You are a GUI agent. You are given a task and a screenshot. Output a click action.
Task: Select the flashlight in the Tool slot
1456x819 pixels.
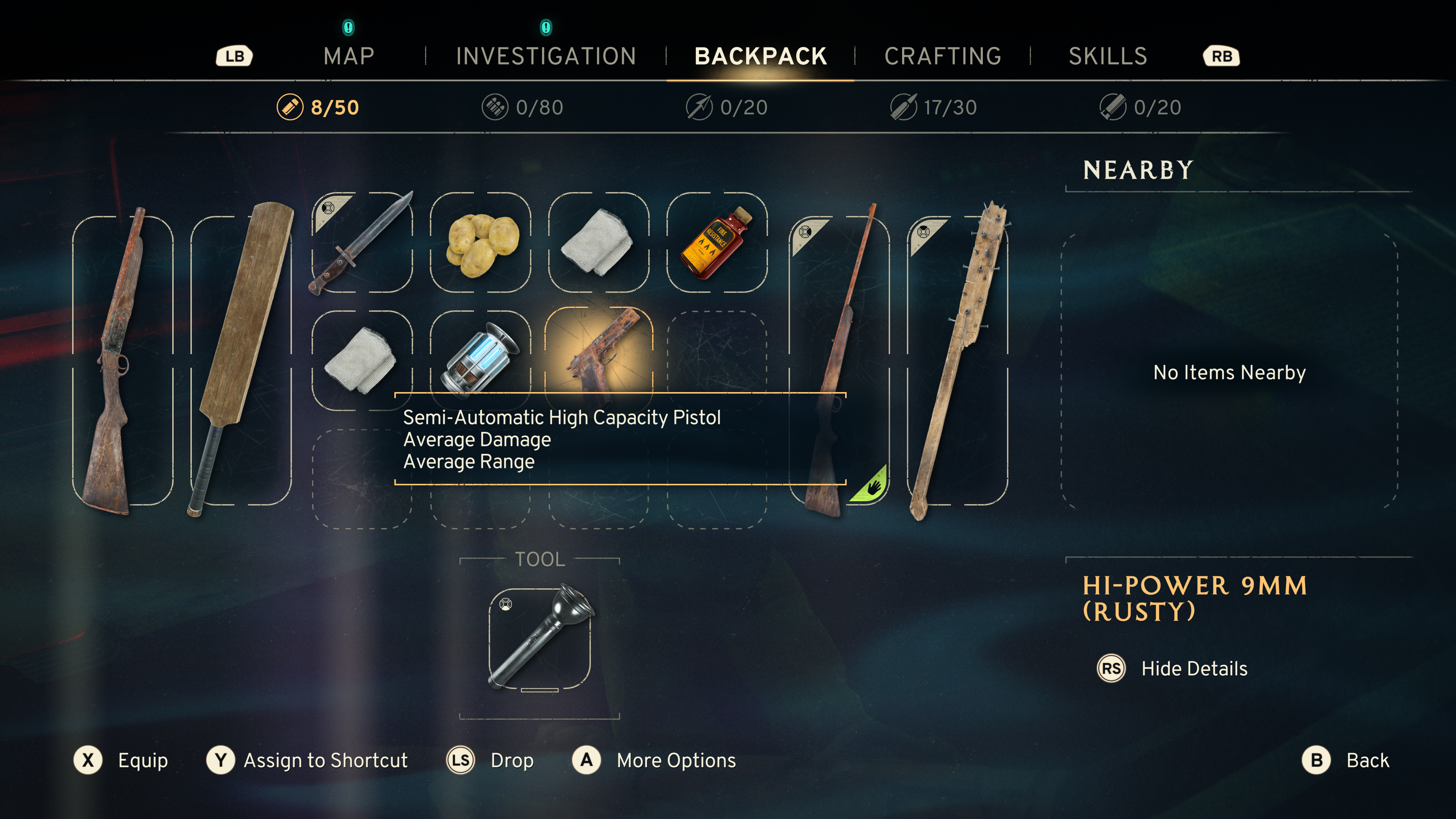[540, 638]
